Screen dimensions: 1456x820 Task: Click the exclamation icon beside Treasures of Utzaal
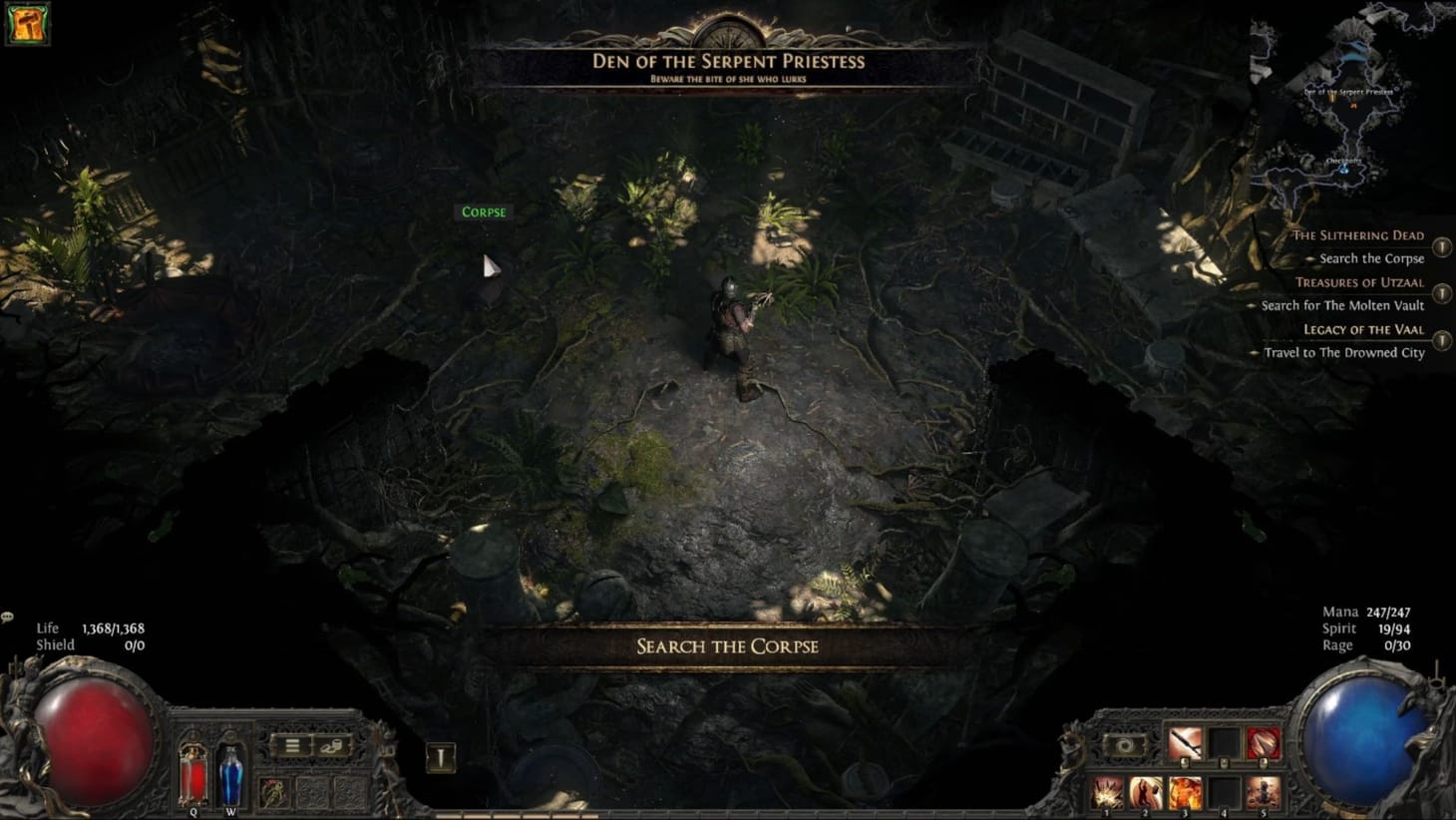[1442, 294]
